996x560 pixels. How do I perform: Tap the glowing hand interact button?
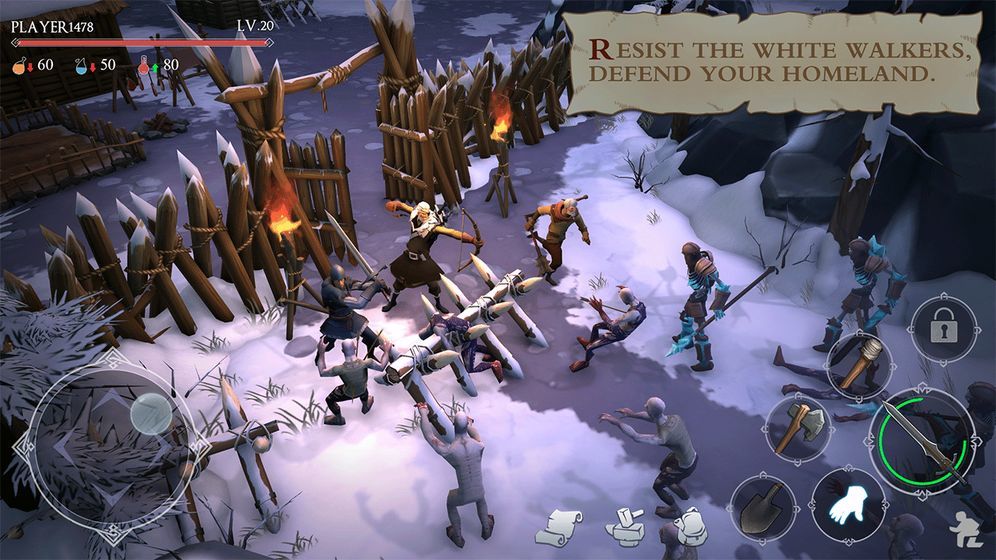848,503
